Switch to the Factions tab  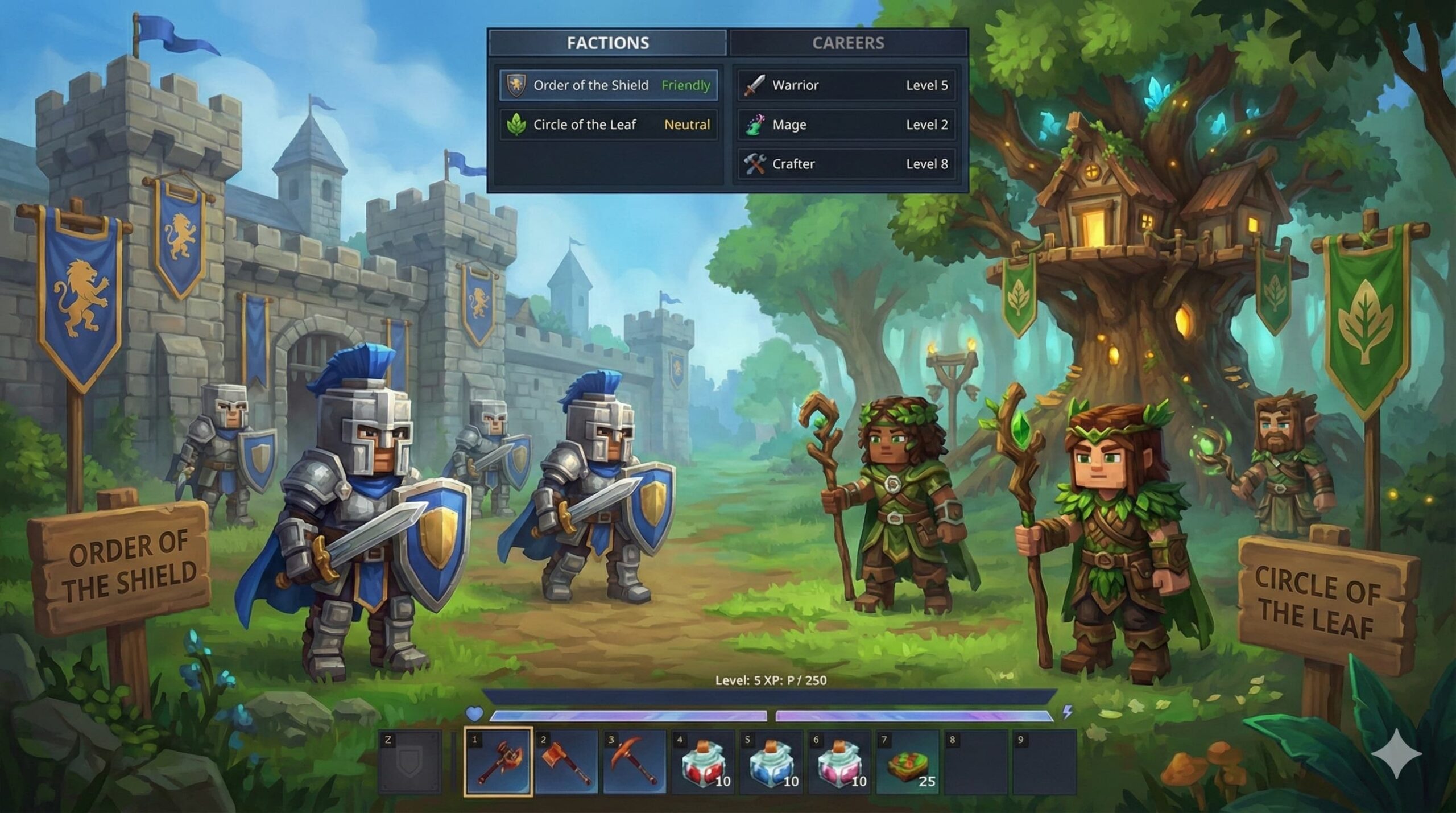point(607,43)
